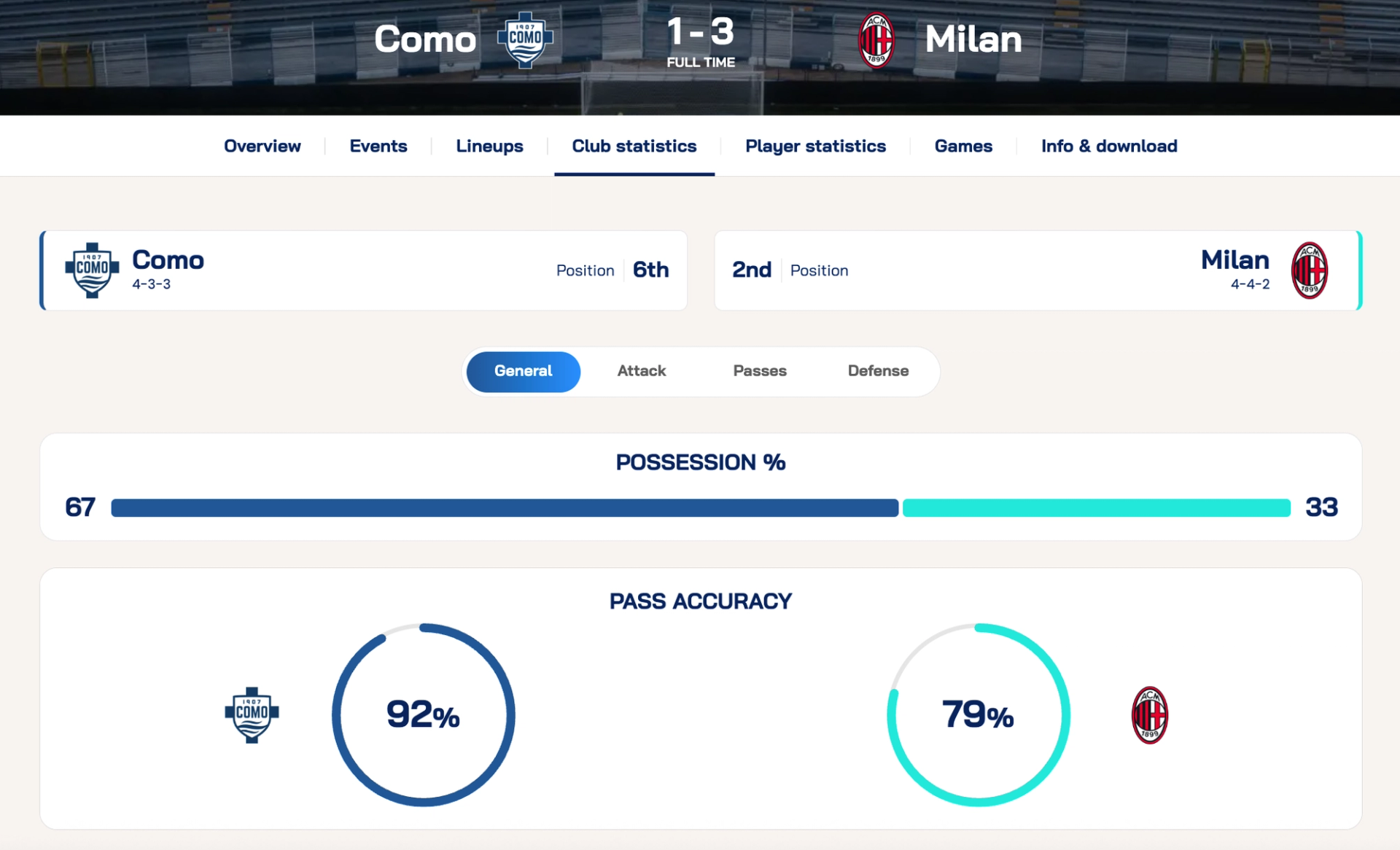Select the Milan logo in the team card
This screenshot has height=850, width=1400.
(1309, 270)
